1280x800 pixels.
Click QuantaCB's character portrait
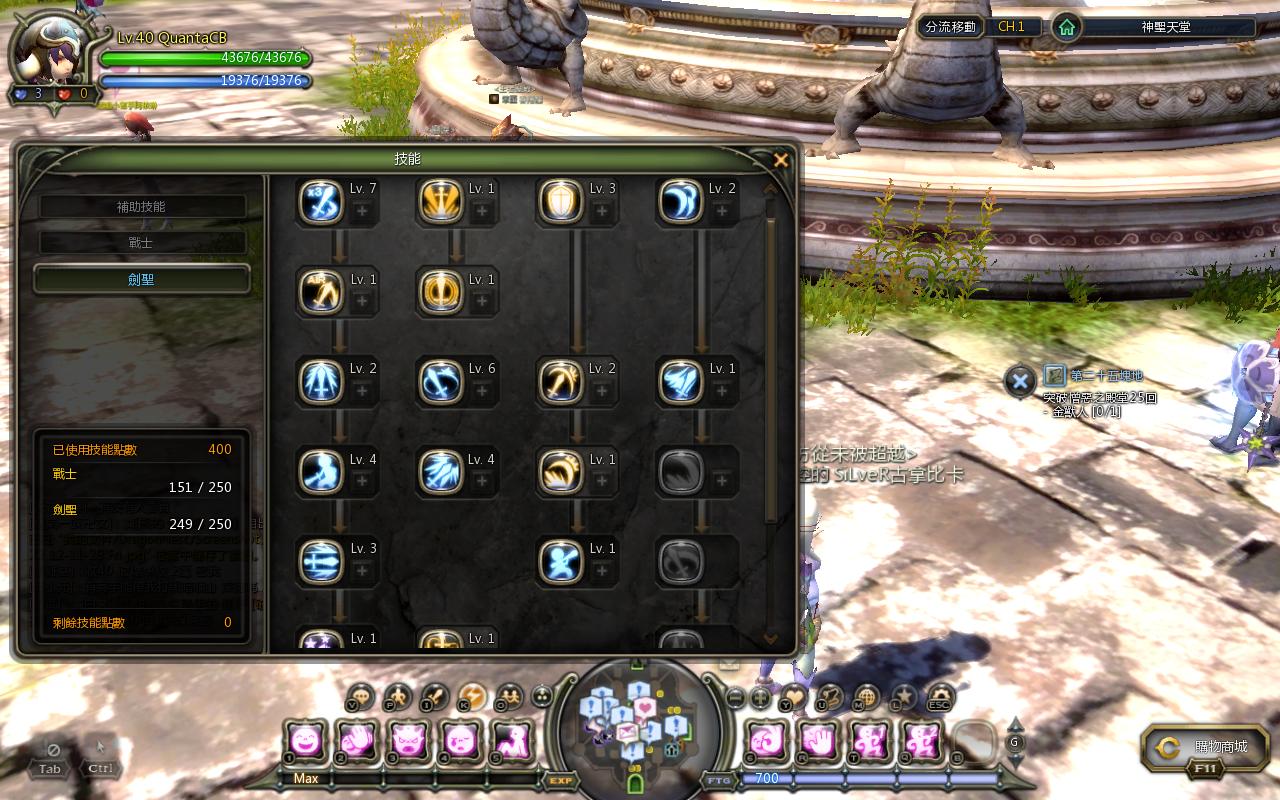tap(50, 52)
